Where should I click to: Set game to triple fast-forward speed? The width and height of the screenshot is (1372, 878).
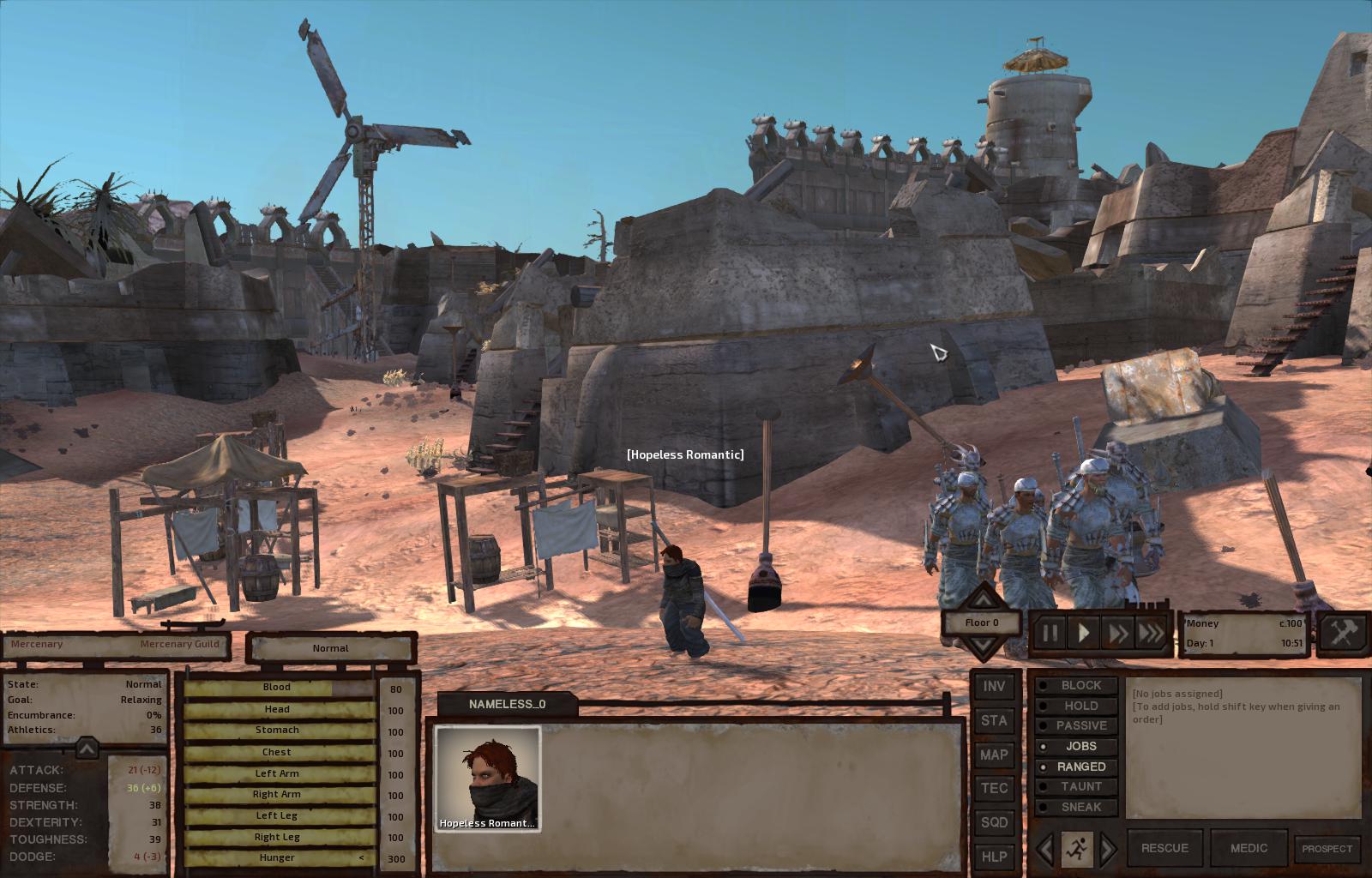[1152, 634]
